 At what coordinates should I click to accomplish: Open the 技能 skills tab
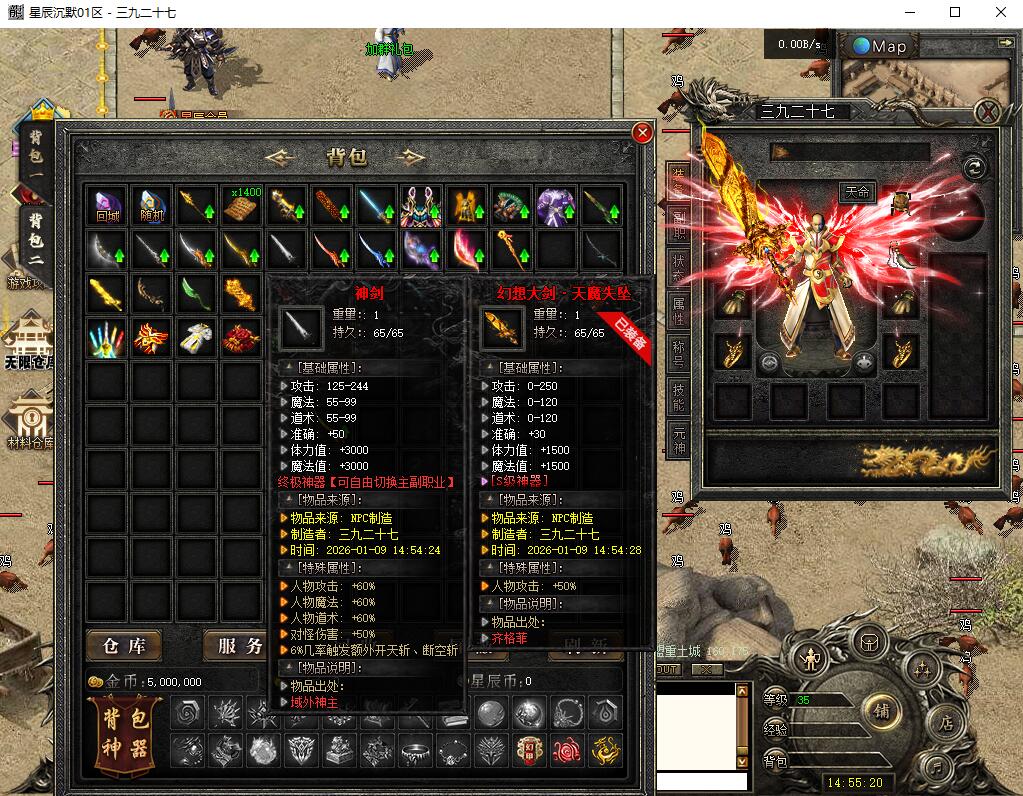pyautogui.click(x=679, y=397)
